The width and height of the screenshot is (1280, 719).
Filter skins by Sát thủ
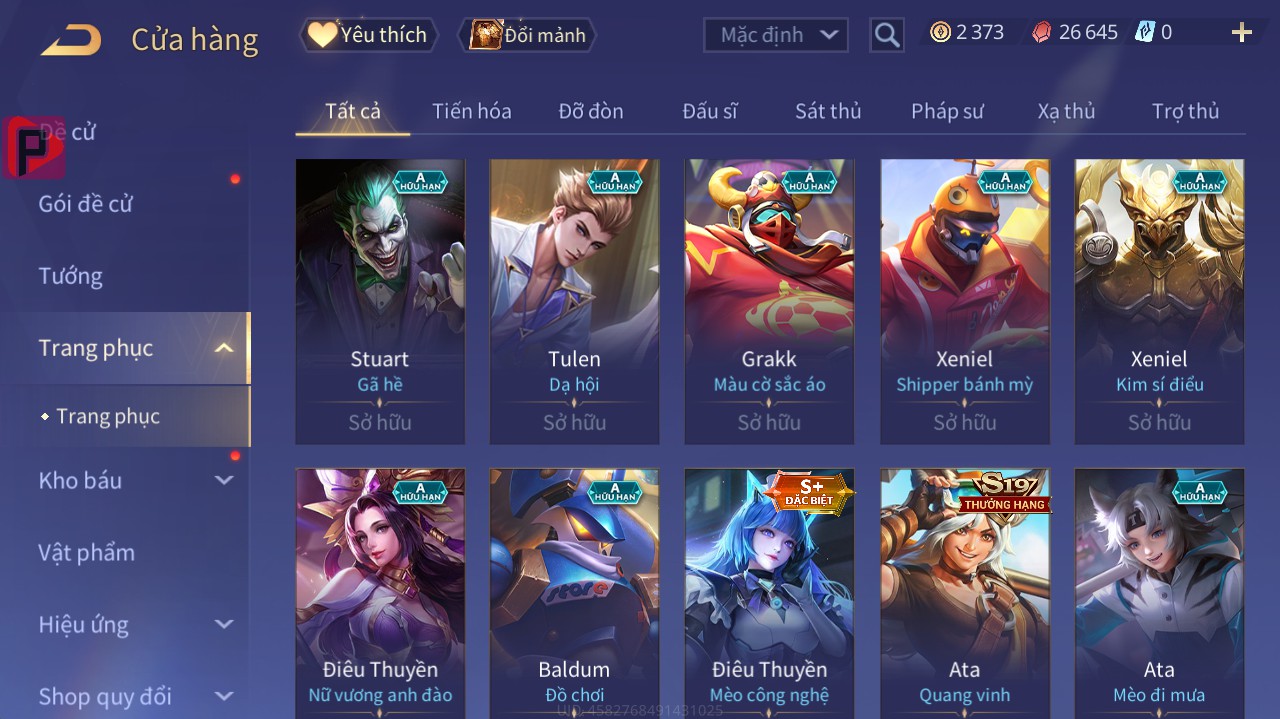click(828, 111)
